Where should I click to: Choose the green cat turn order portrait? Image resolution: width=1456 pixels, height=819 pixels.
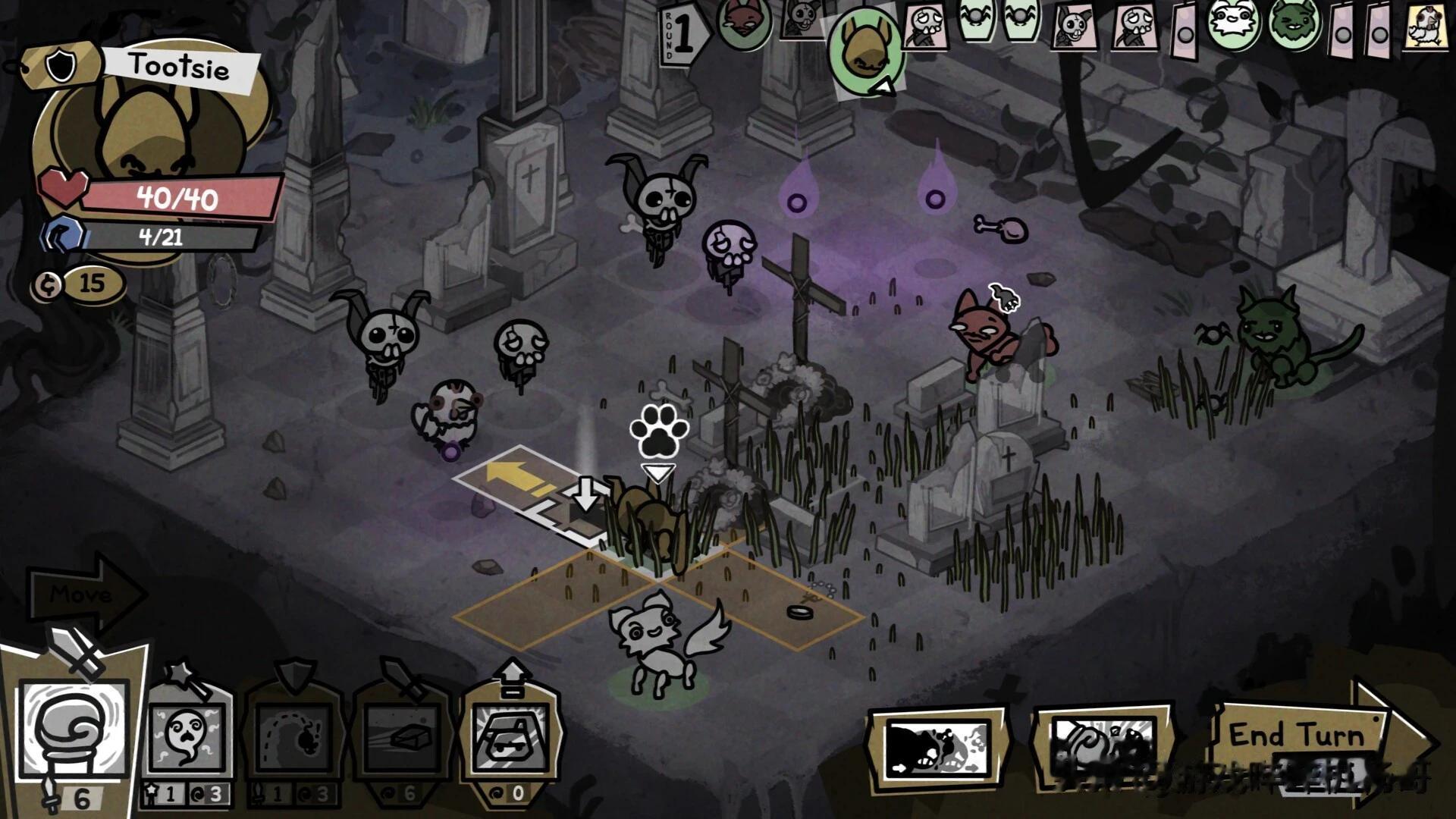[x=1294, y=24]
